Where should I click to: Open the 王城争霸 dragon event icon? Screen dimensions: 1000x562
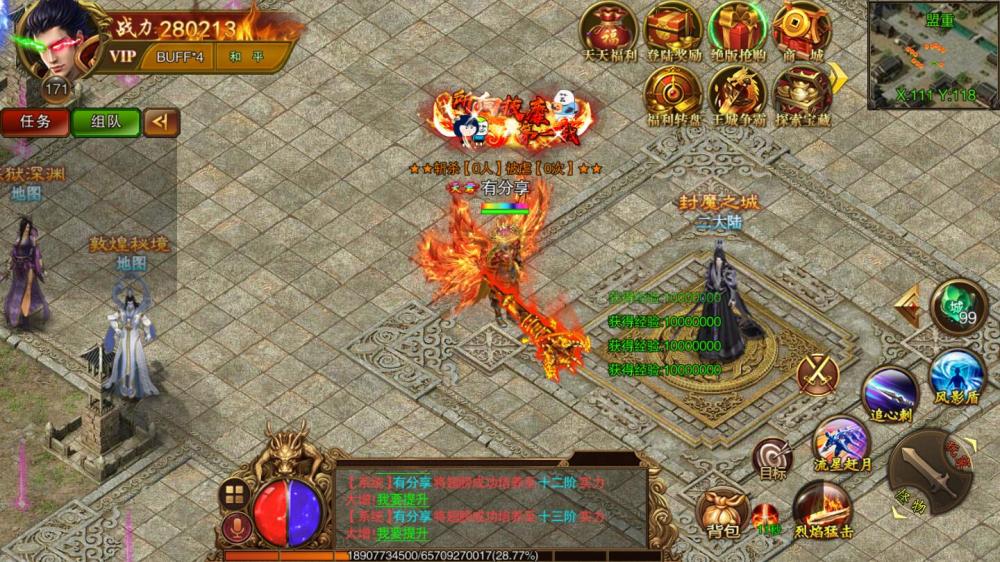tap(737, 92)
